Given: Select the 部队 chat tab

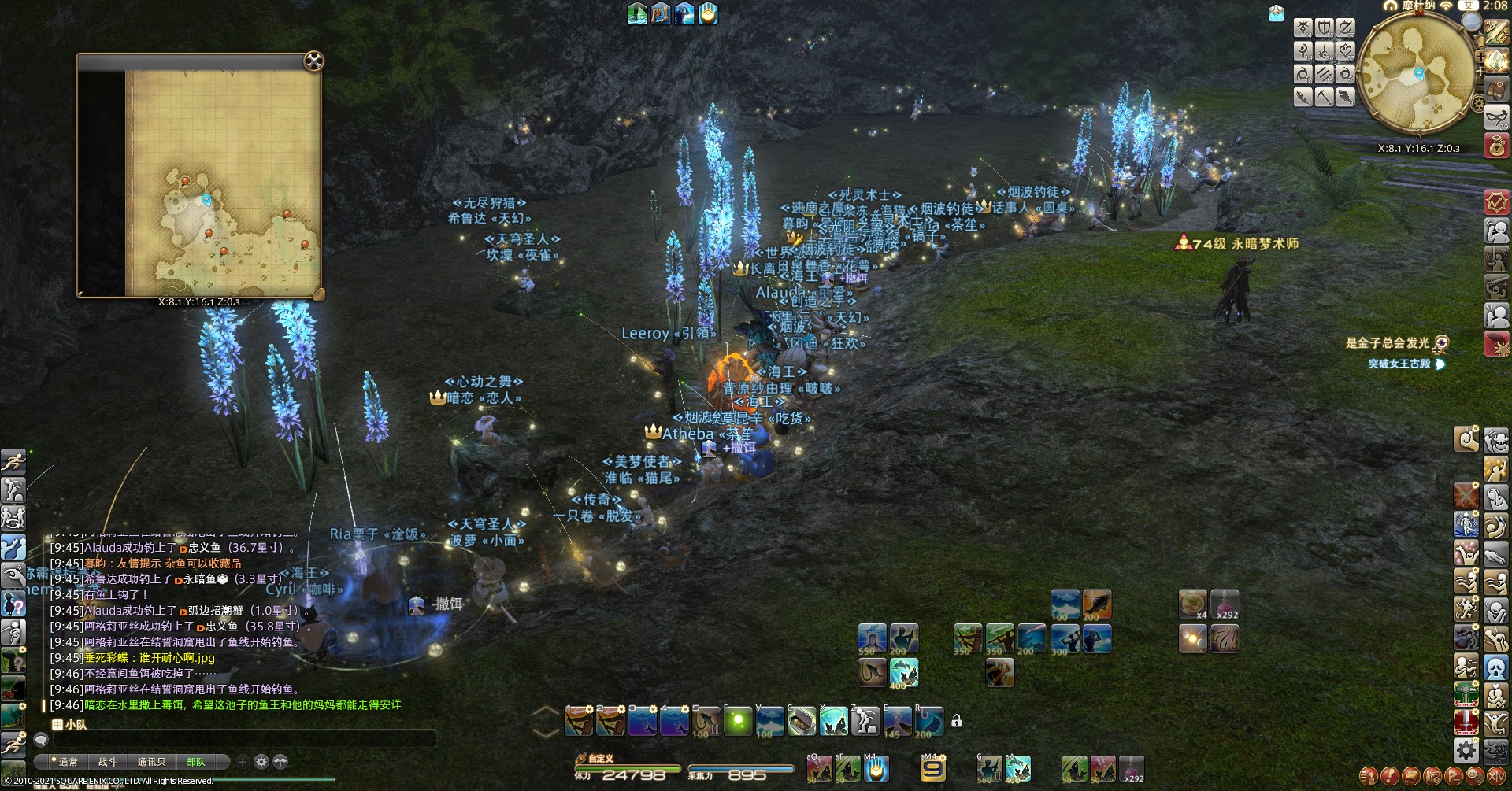Looking at the screenshot, I should pyautogui.click(x=195, y=762).
